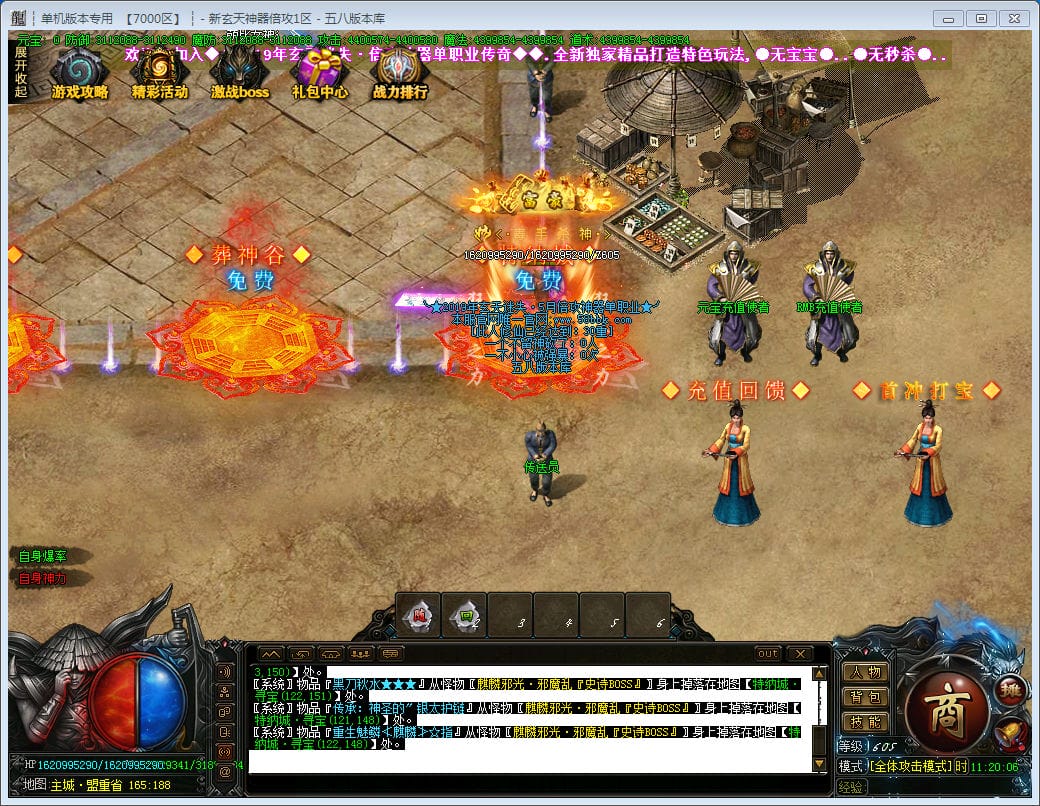The image size is (1040, 806).
Task: Click the @ private chat channel icon
Action: tap(225, 770)
